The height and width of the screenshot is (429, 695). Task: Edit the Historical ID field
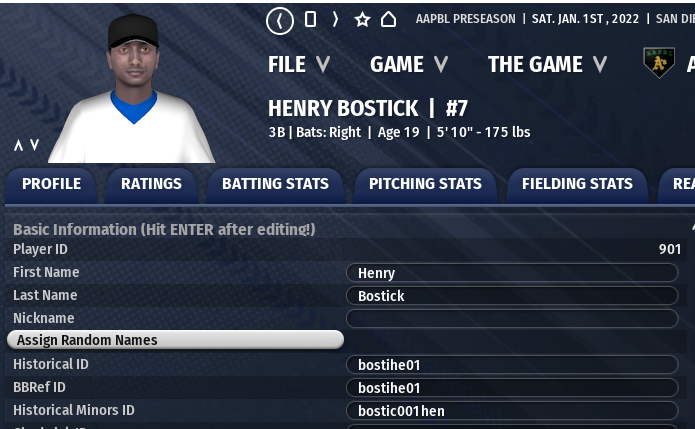tap(511, 365)
